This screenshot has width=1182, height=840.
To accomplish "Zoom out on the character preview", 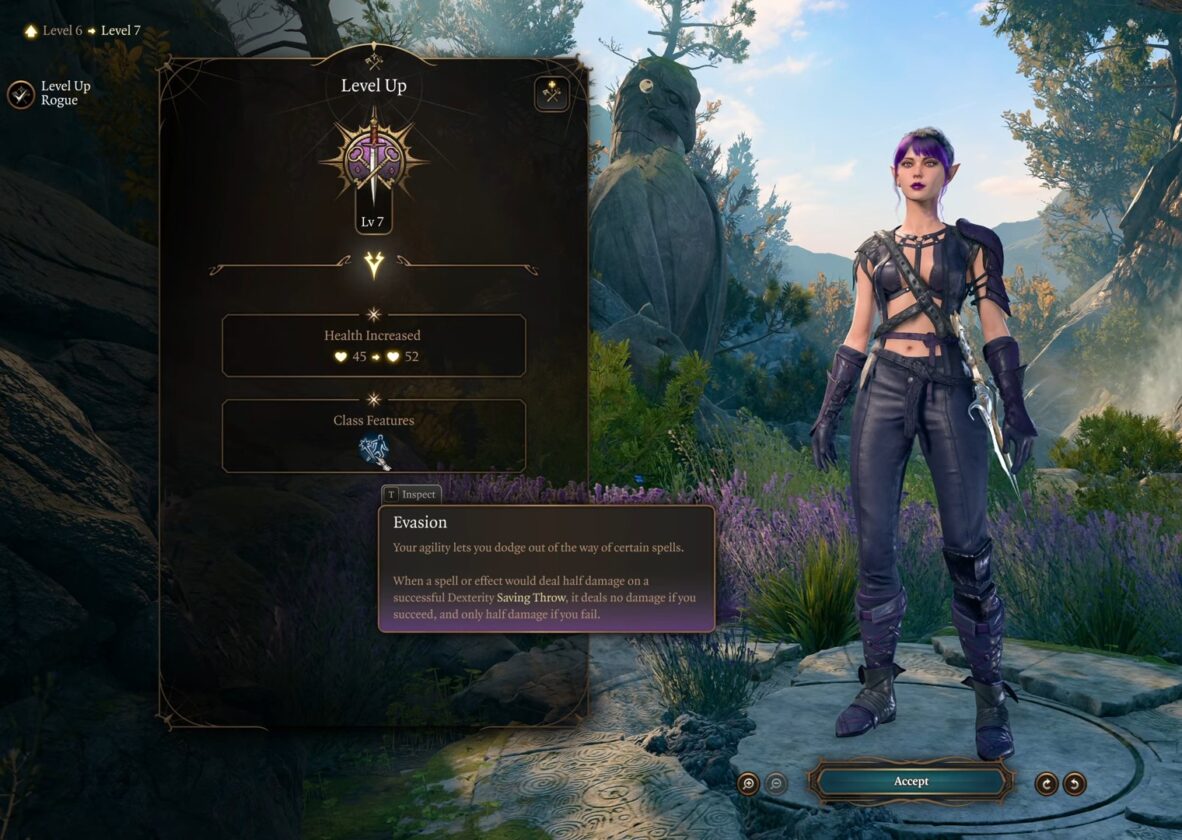I will tap(776, 783).
